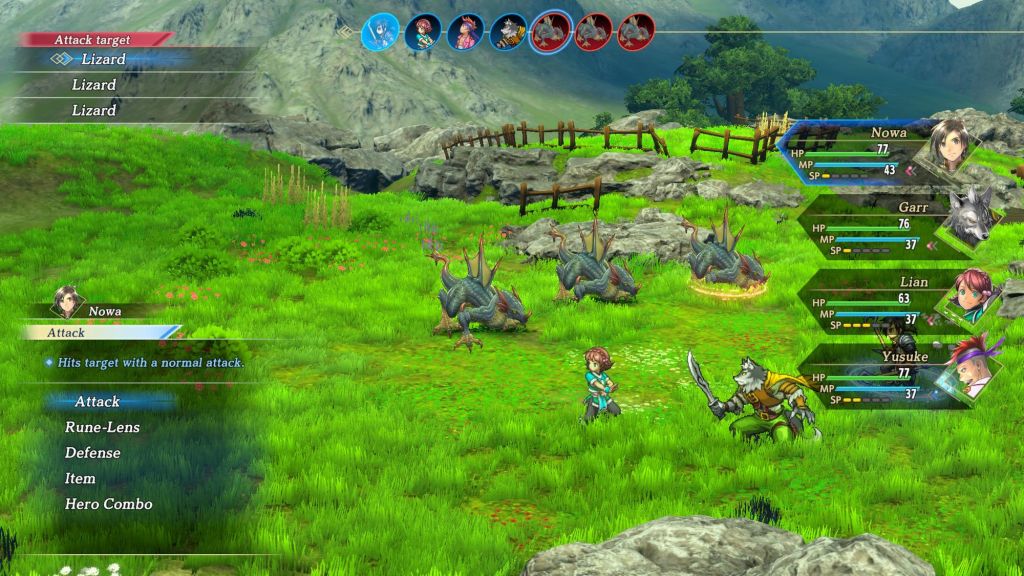This screenshot has width=1024, height=576.
Task: Click the wolf portrait in the turn order bar
Action: (x=508, y=32)
